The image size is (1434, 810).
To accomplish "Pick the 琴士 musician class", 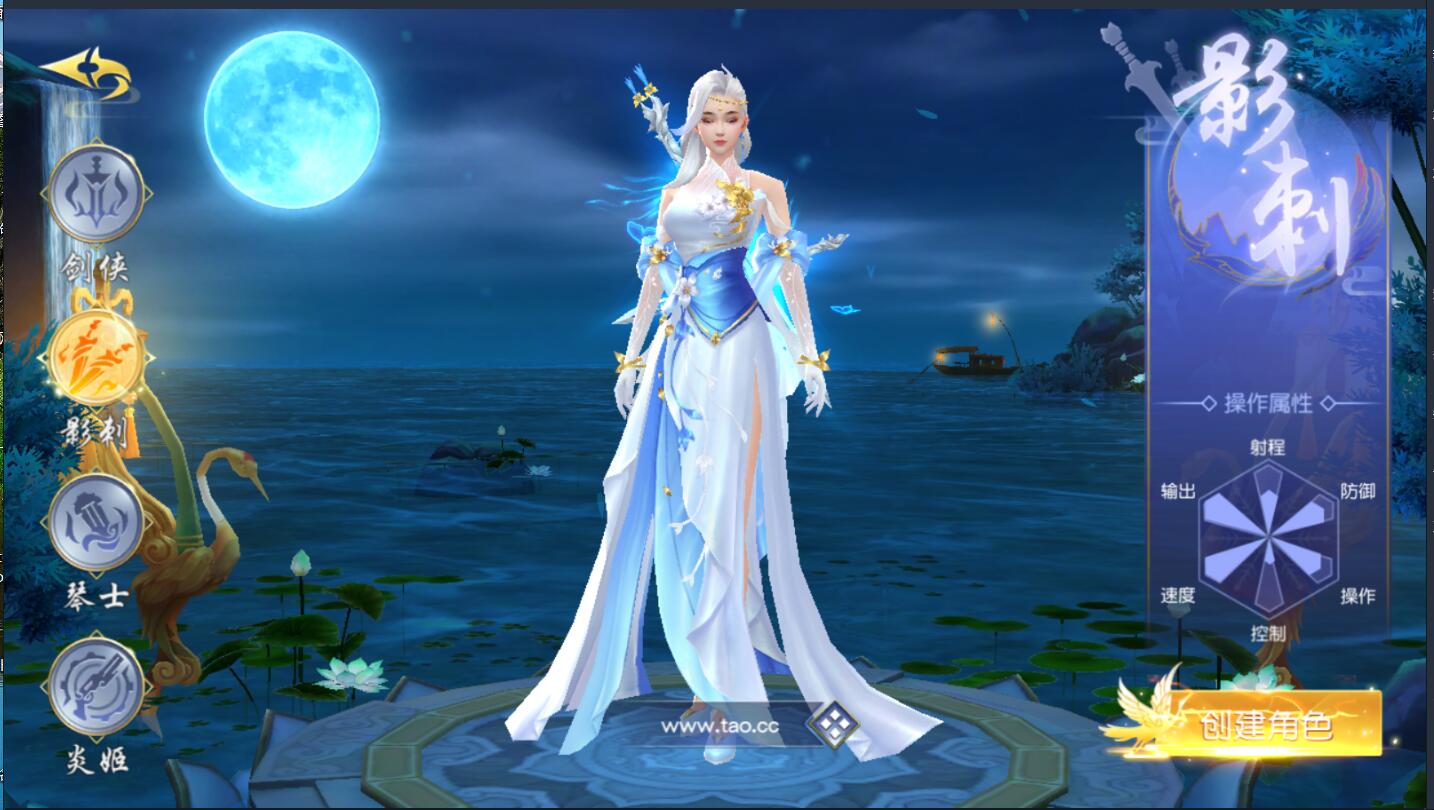I will coord(97,523).
